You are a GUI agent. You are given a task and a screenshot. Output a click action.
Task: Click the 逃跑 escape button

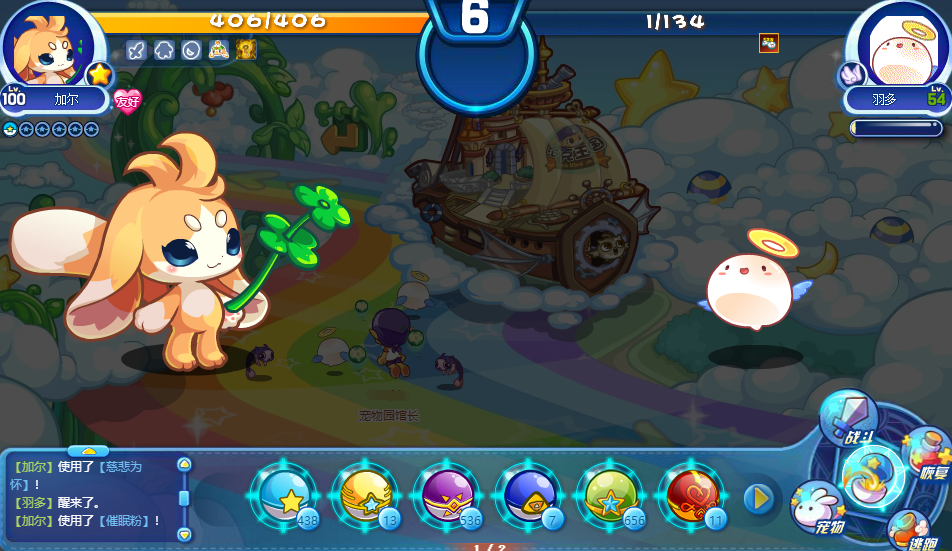click(x=909, y=531)
